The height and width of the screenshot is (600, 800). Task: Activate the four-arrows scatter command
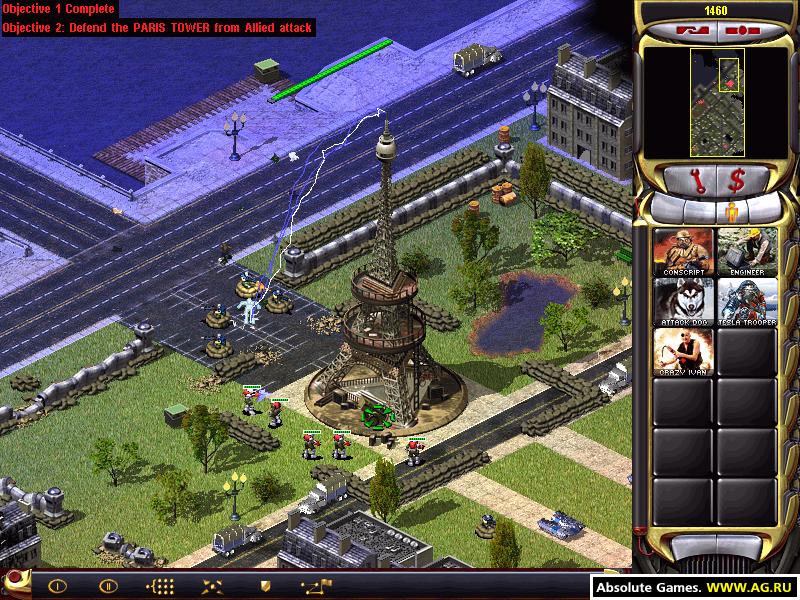click(x=212, y=586)
